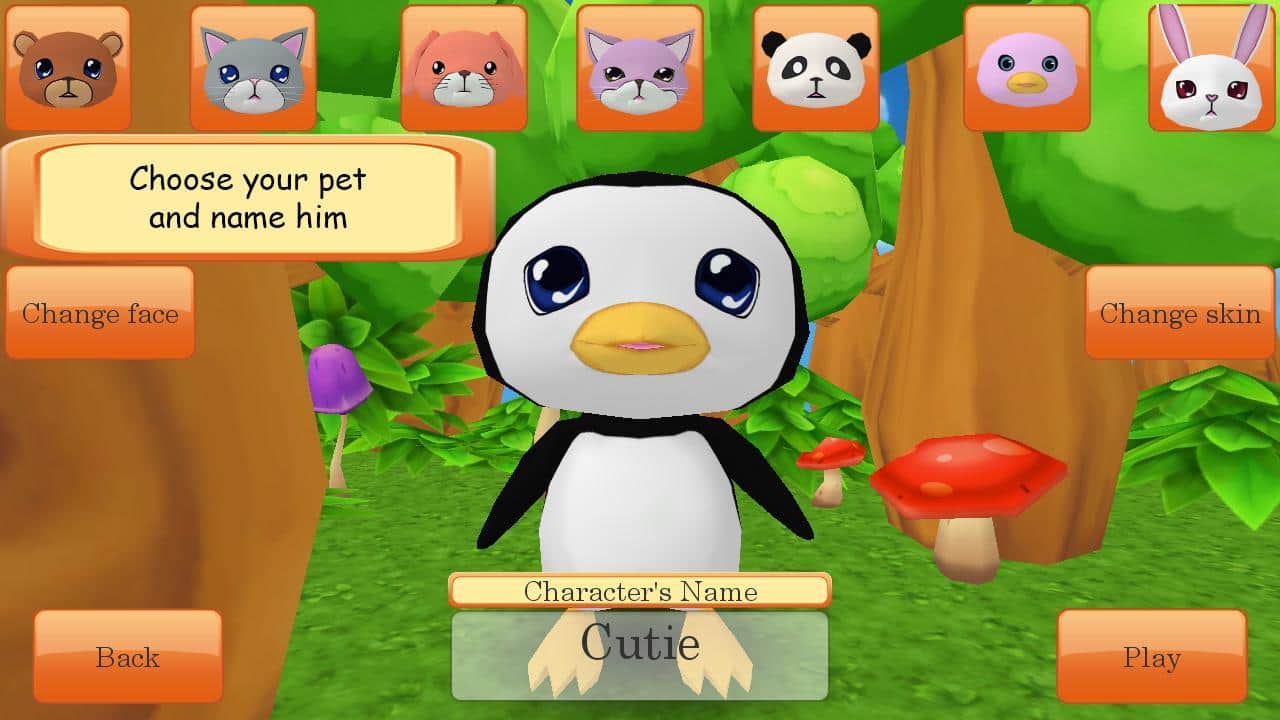Click the Change skin button

pyautogui.click(x=1180, y=314)
